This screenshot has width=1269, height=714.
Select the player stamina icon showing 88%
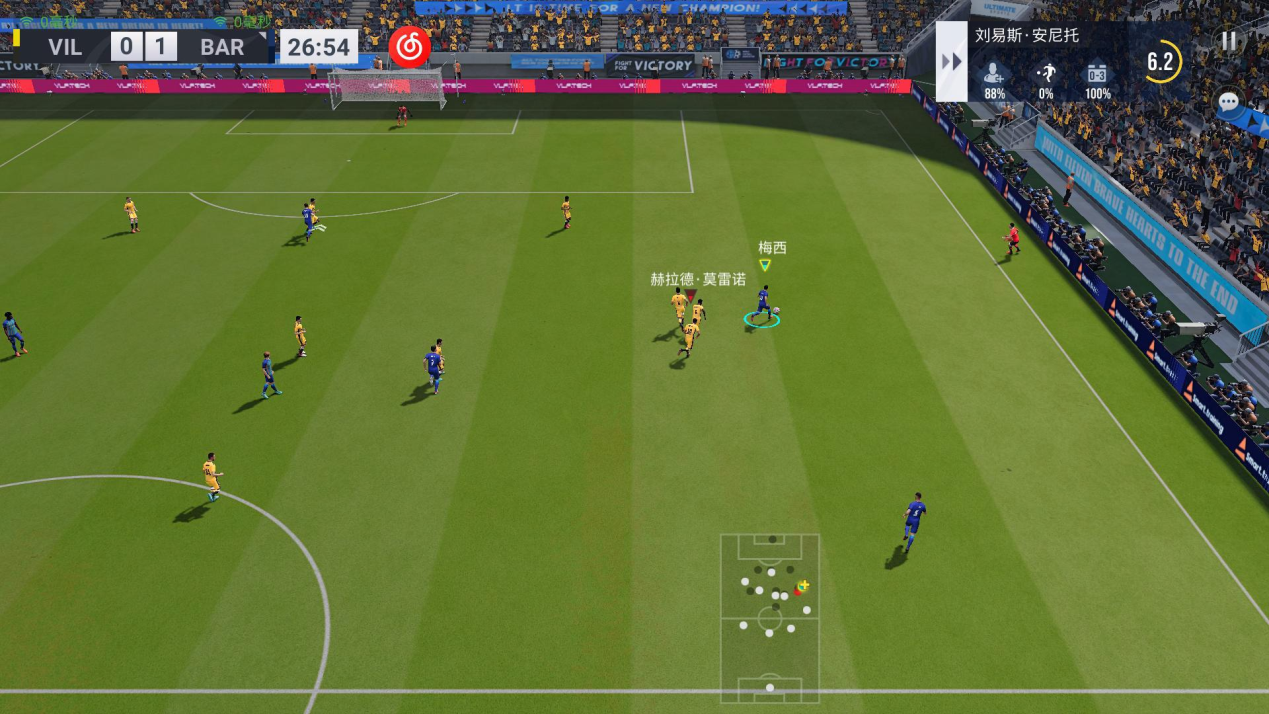click(994, 74)
